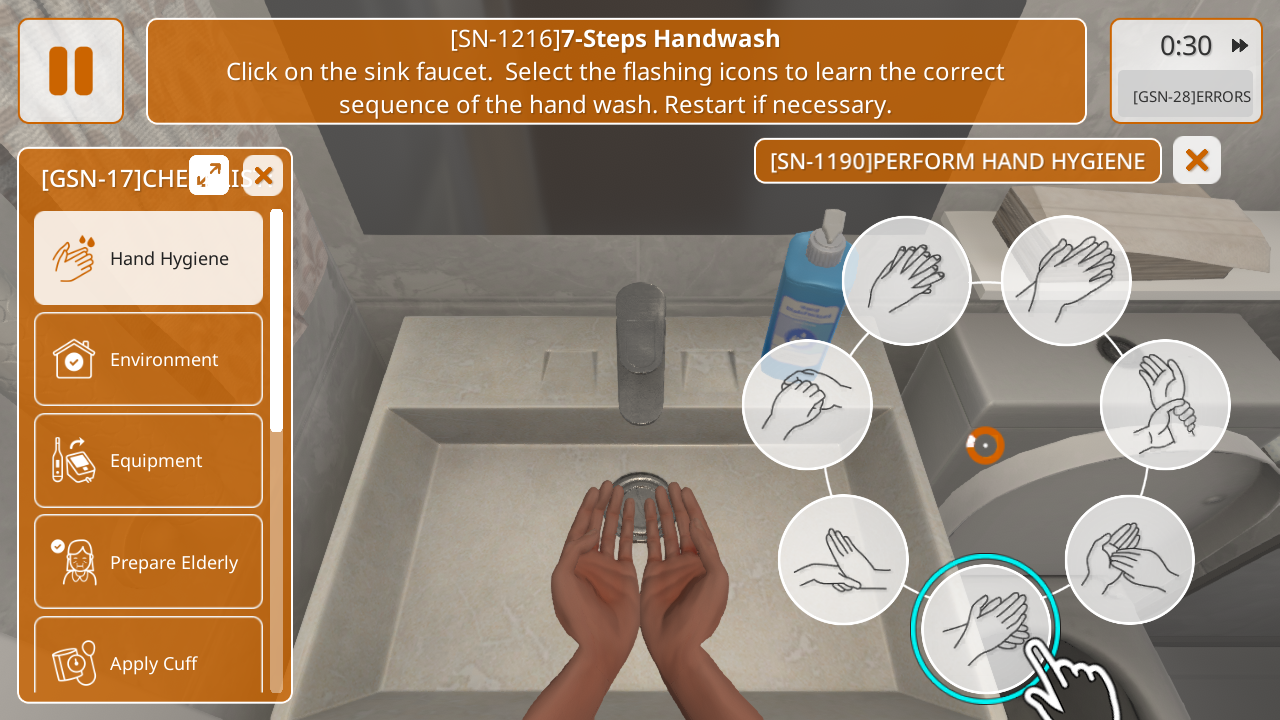Viewport: 1280px width, 720px height.
Task: Close the Perform Hand Hygiene wheel
Action: point(1197,160)
